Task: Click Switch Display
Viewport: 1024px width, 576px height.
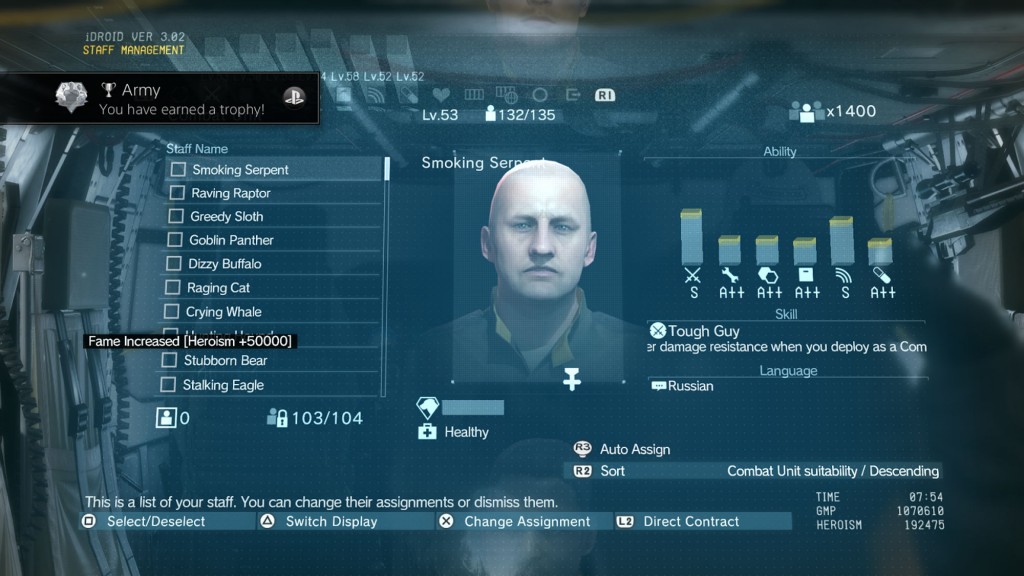Action: 331,522
